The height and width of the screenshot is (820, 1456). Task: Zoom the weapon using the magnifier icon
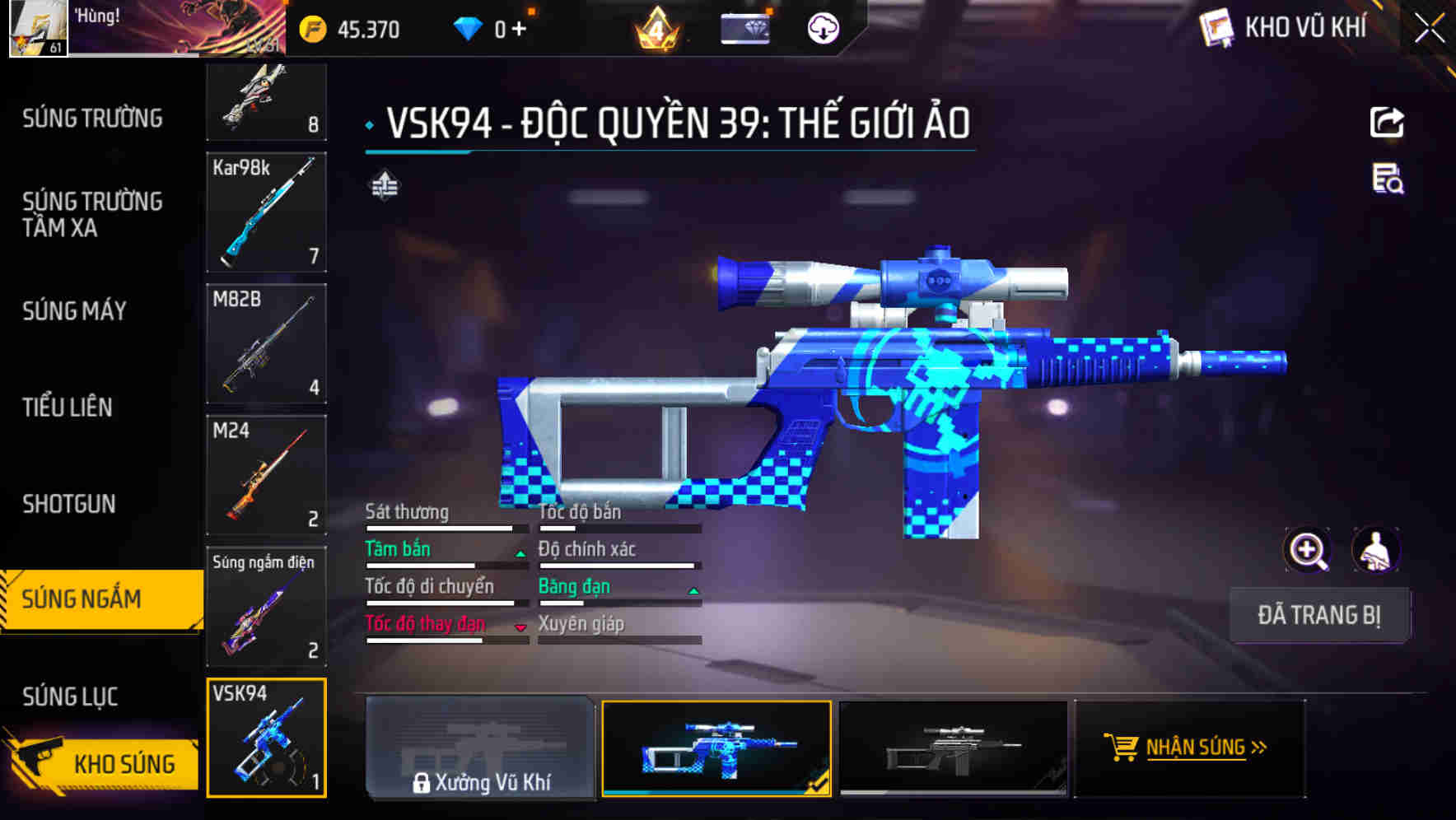coord(1305,550)
